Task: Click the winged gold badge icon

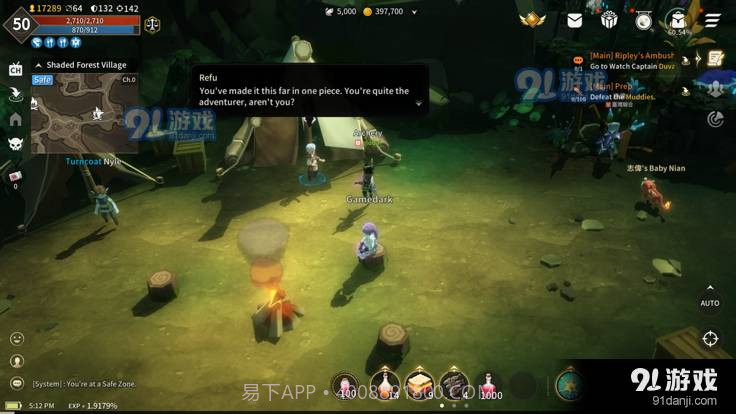Action: point(532,20)
